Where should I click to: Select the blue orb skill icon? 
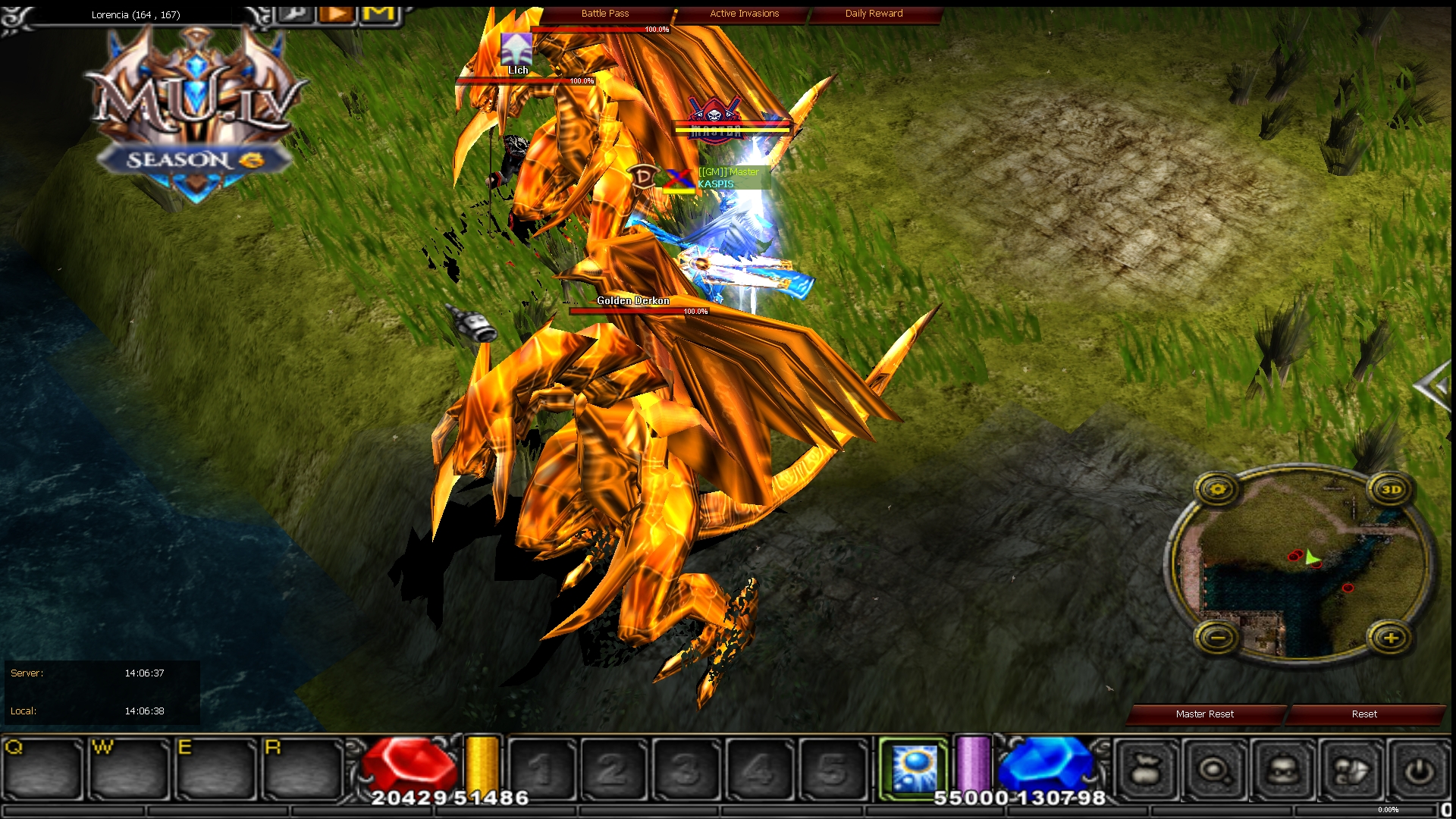click(x=915, y=769)
